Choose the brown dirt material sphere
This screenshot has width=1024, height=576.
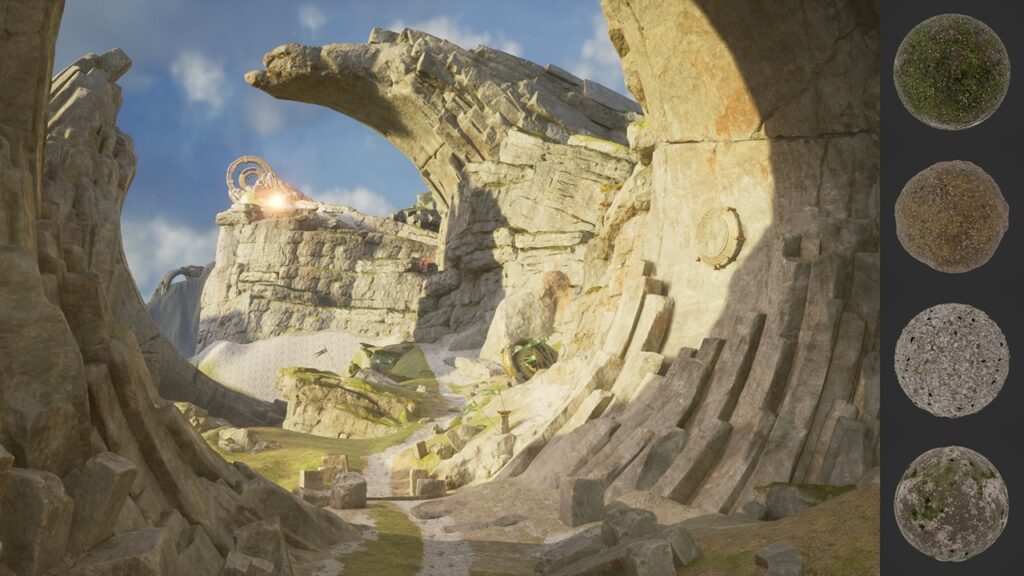coord(951,216)
